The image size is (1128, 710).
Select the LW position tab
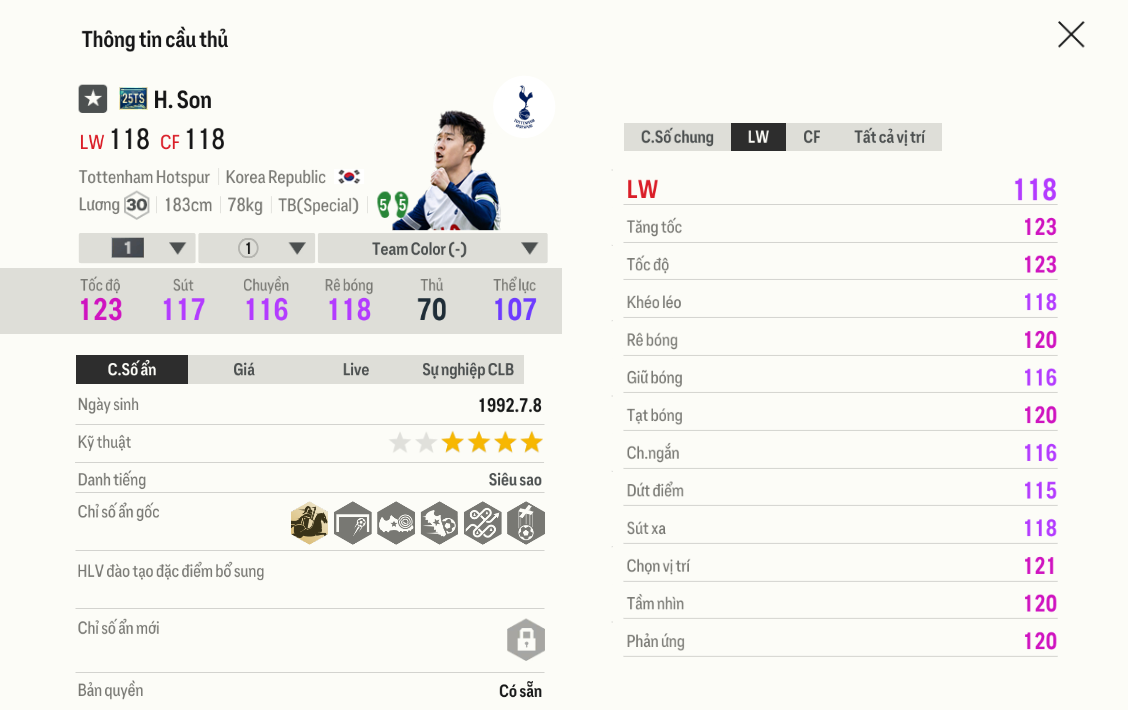pyautogui.click(x=758, y=137)
